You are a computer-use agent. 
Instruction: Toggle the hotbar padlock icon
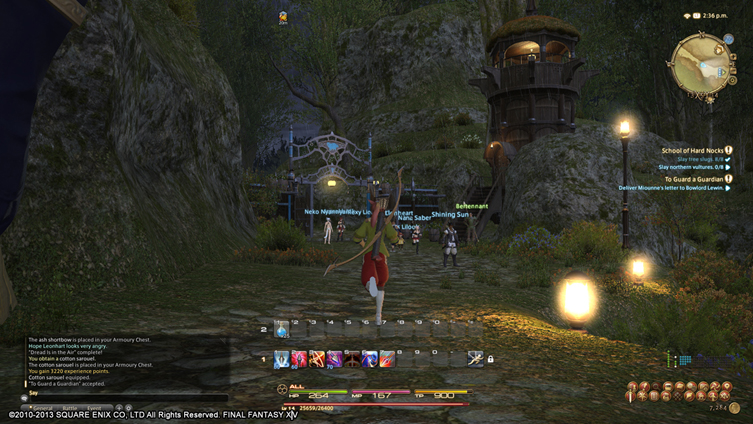[491, 359]
